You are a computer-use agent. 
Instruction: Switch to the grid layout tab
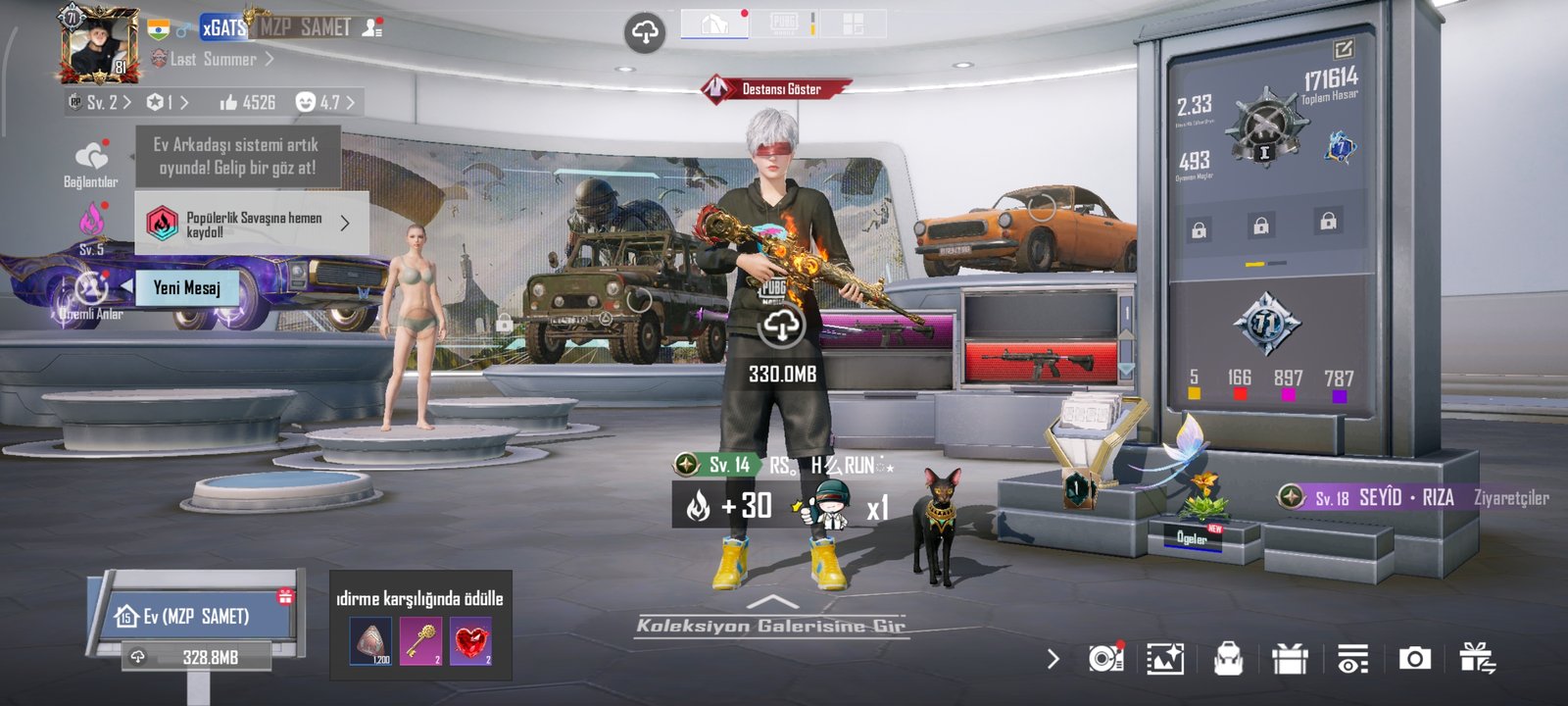[x=853, y=25]
